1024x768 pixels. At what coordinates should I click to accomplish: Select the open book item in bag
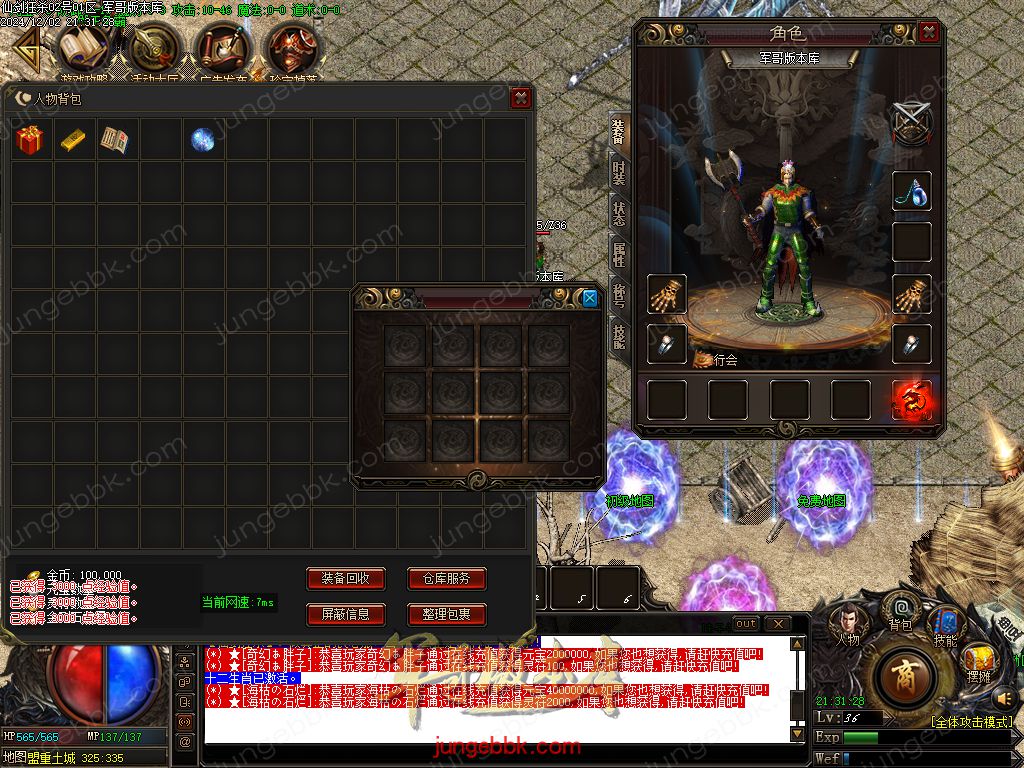point(115,140)
